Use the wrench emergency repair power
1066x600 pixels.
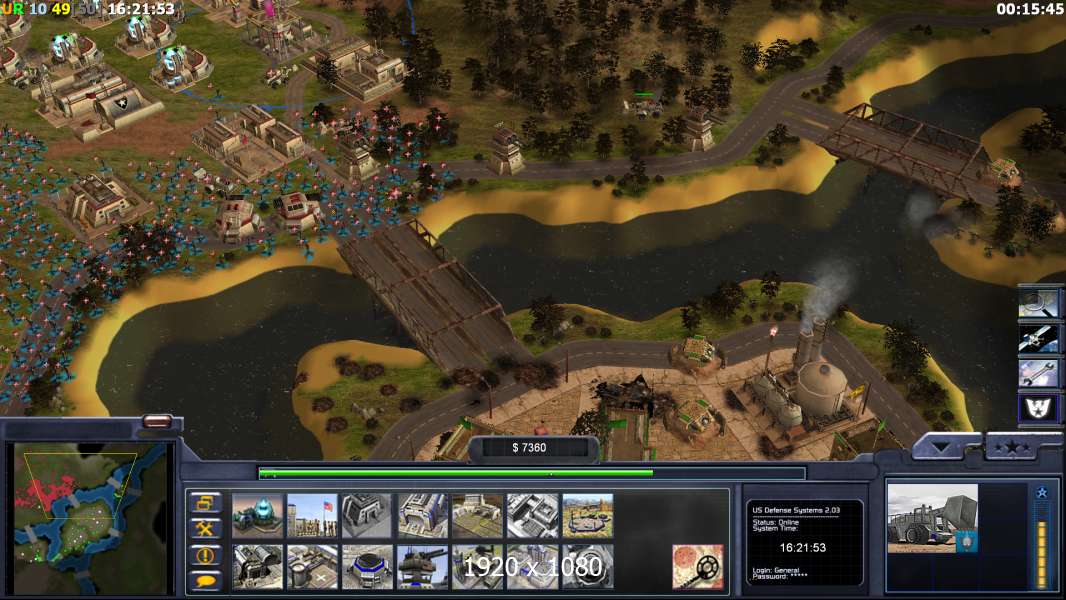[x=1039, y=372]
